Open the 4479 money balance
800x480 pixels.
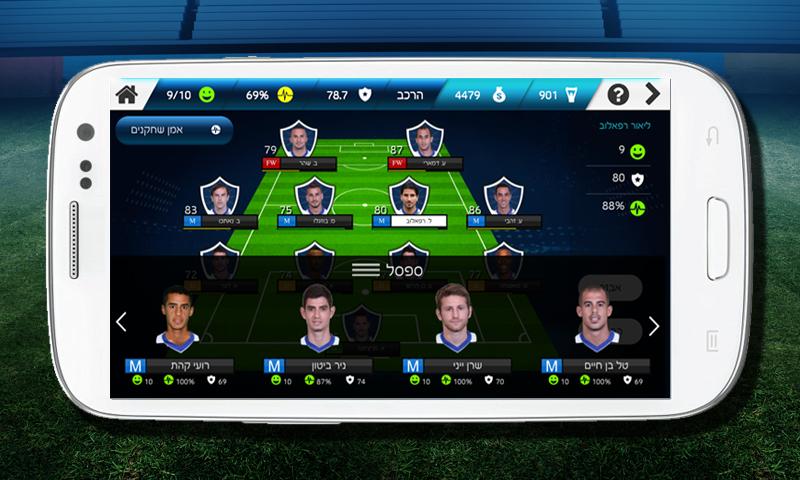(x=475, y=96)
